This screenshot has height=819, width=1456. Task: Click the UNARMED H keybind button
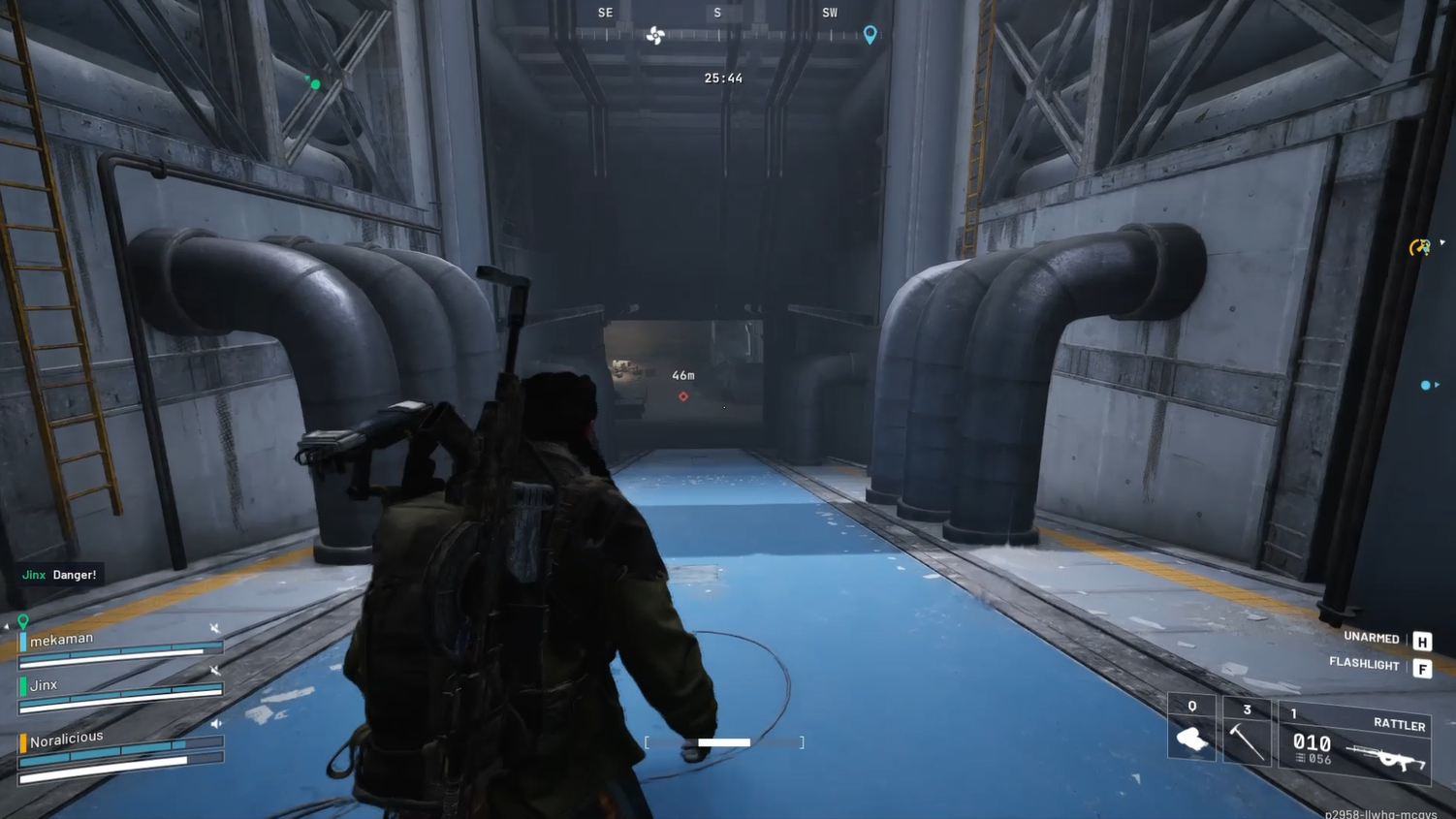(x=1421, y=640)
